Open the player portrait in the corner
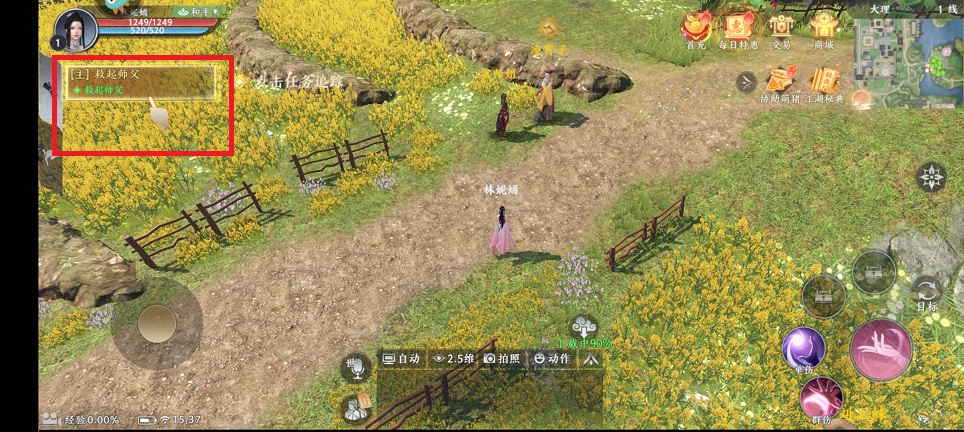 click(x=76, y=29)
